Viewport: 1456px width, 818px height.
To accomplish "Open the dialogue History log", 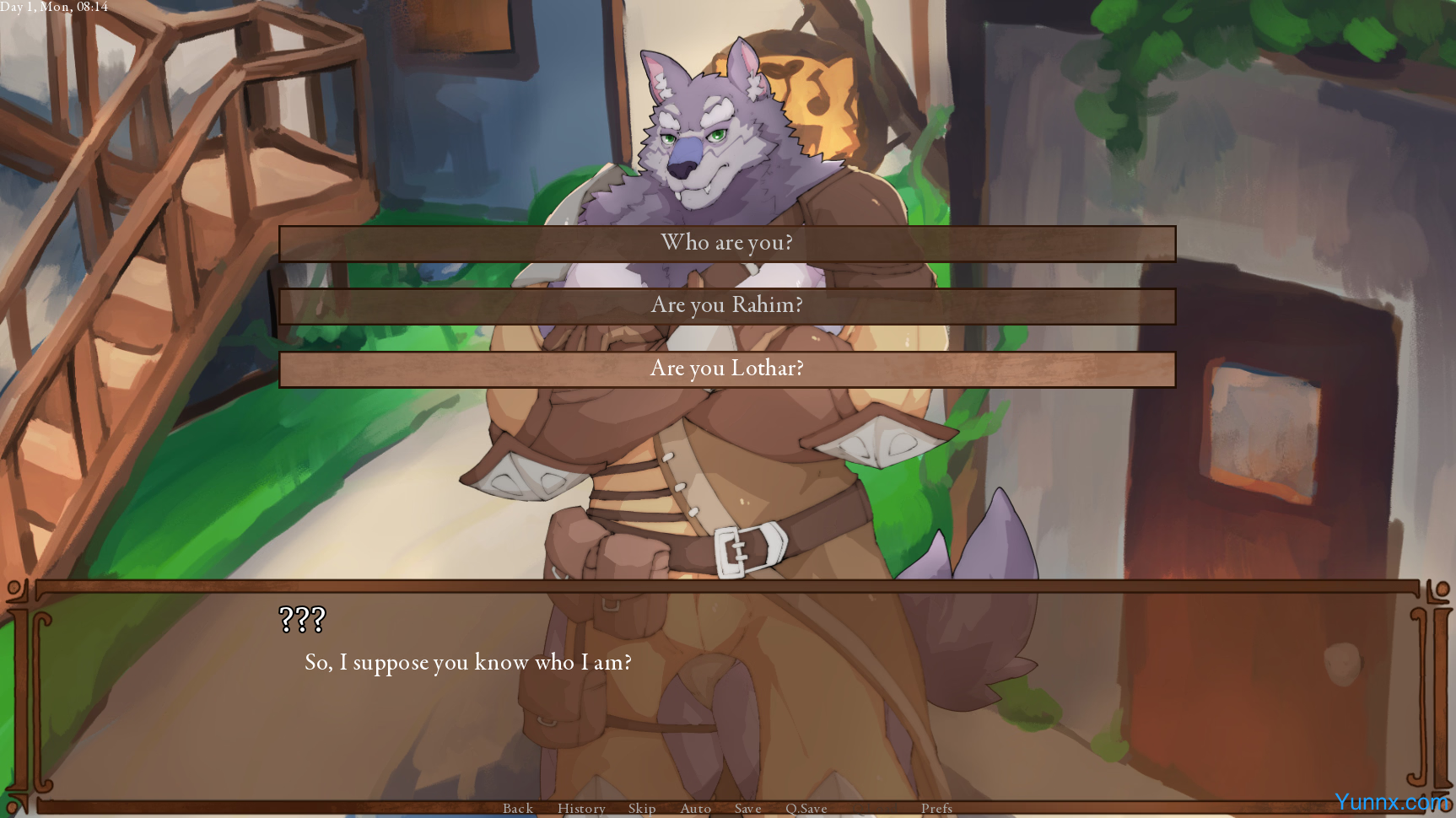I will tap(581, 808).
